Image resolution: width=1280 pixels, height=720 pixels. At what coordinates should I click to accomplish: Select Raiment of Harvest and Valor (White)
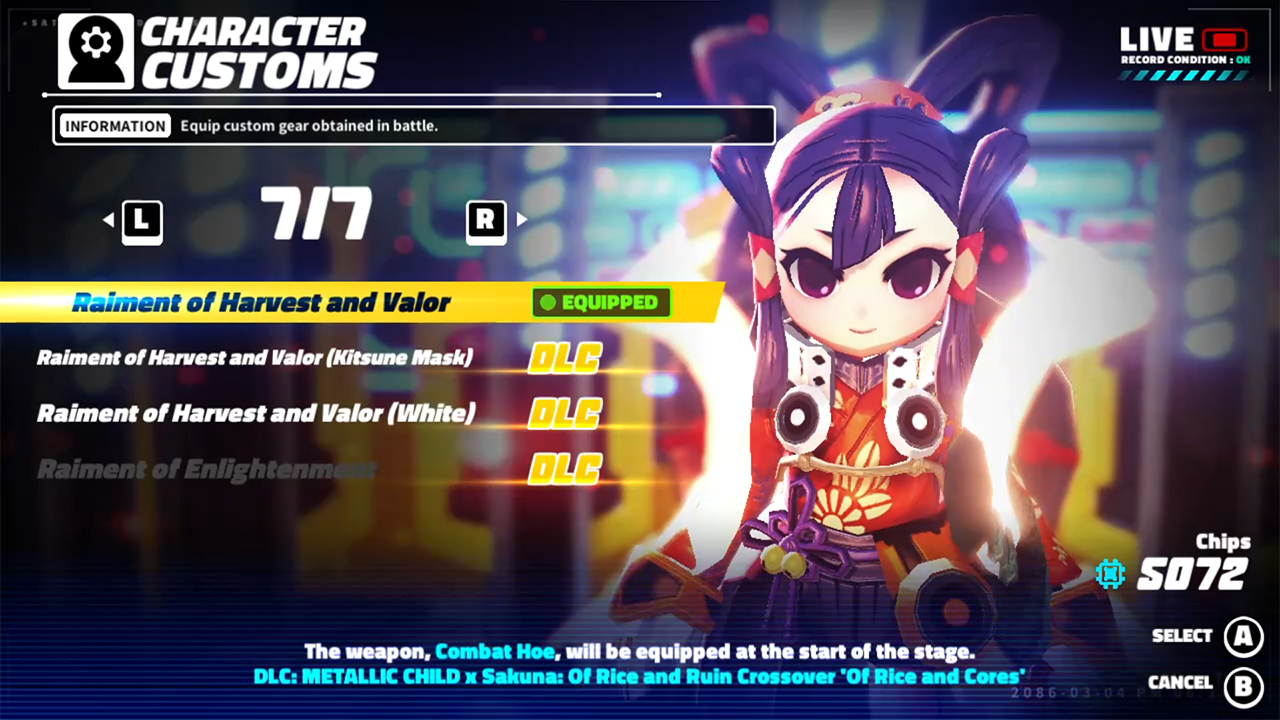pyautogui.click(x=255, y=412)
